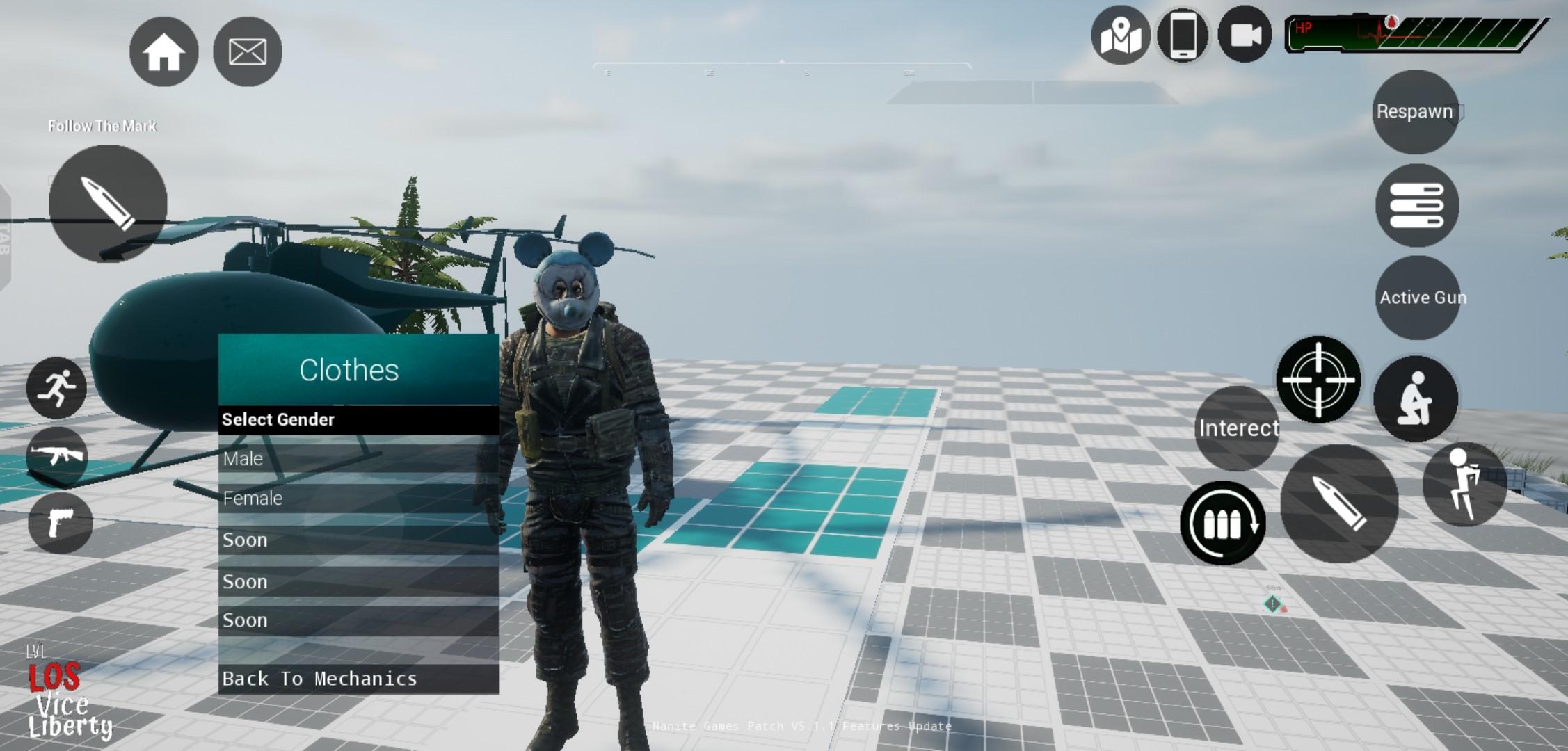
Task: Tap the crouch button
Action: point(1416,398)
